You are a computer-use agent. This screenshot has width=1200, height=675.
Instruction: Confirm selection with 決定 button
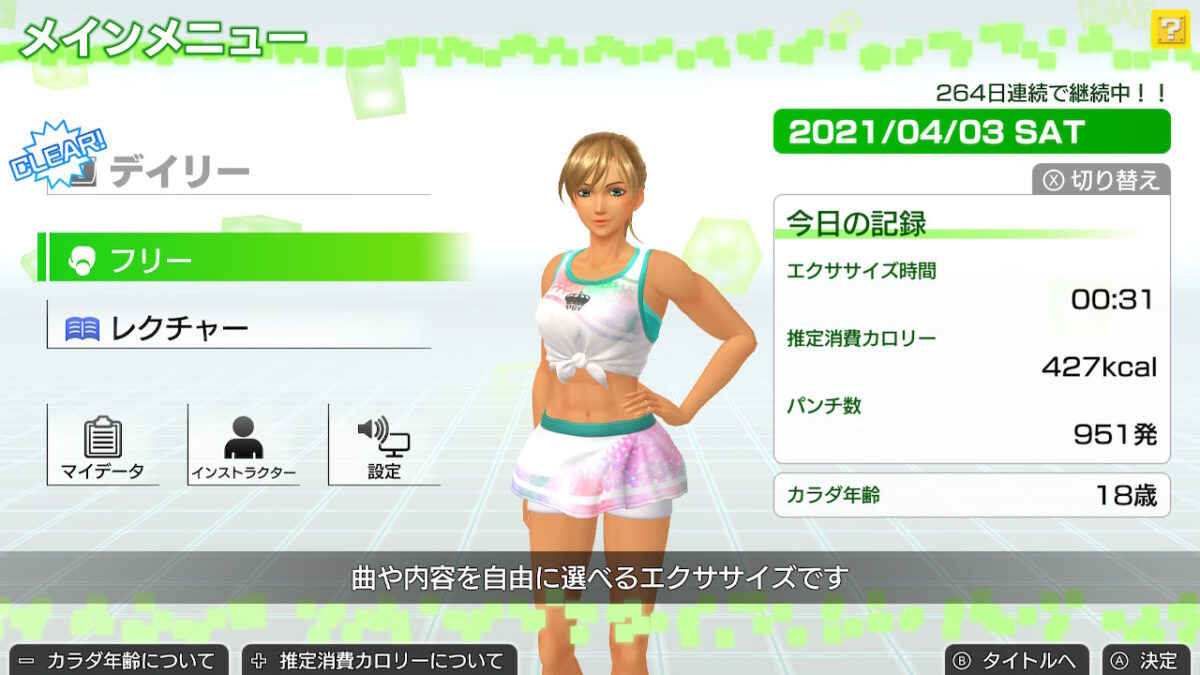tap(1146, 660)
